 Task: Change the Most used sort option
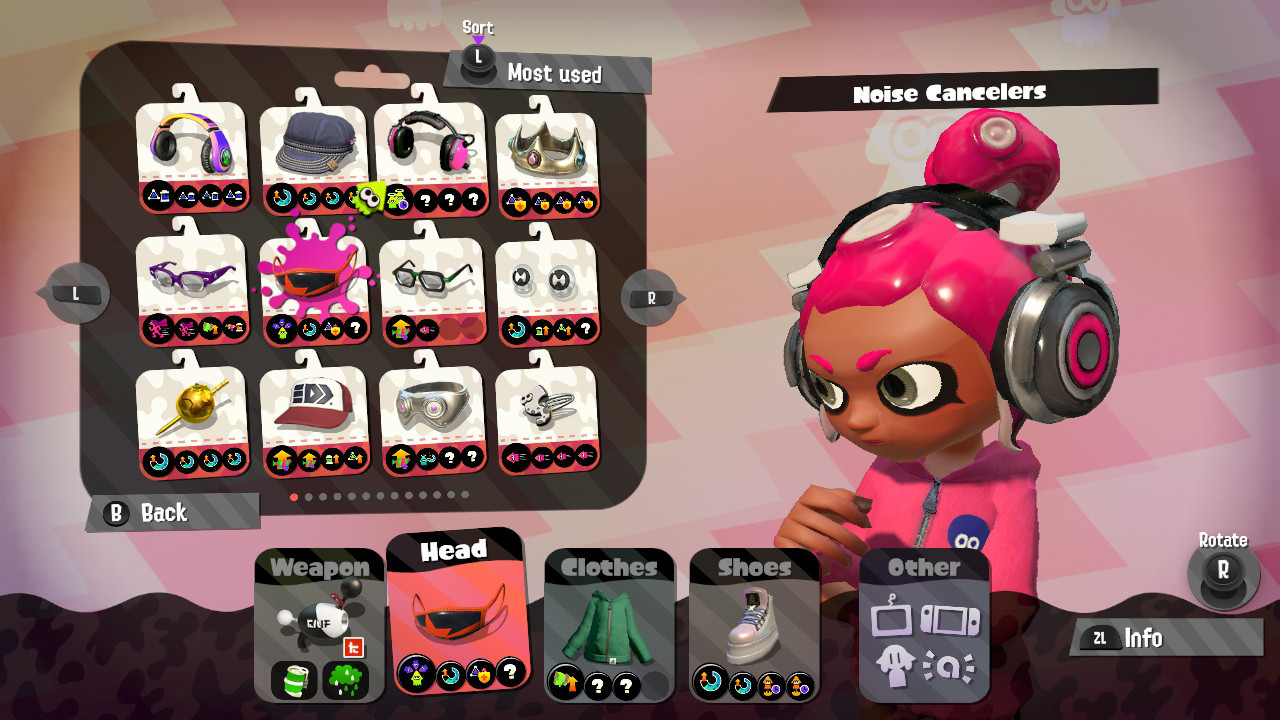point(478,60)
